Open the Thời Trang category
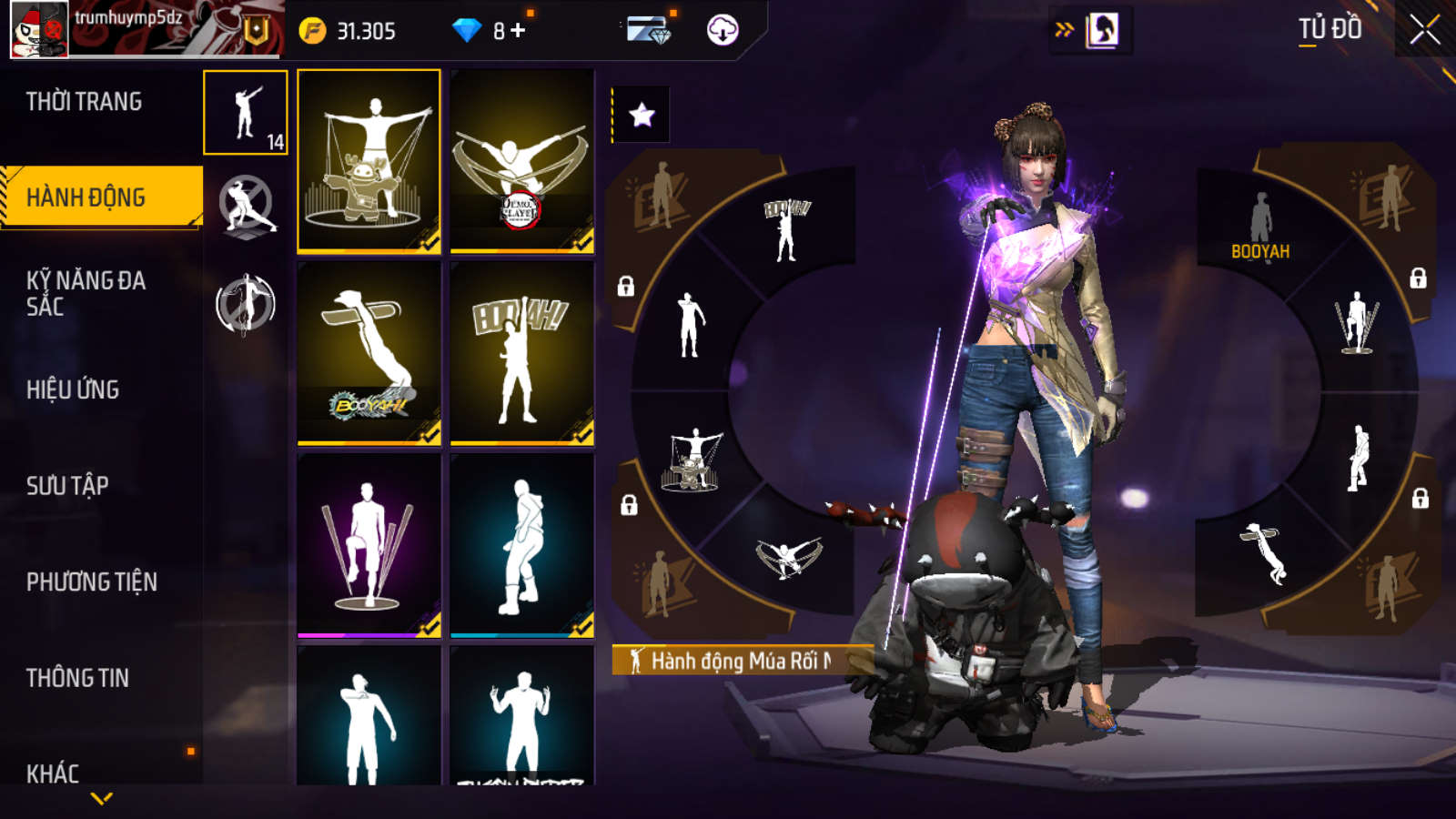Screen dimensions: 1456x819 pyautogui.click(x=84, y=102)
